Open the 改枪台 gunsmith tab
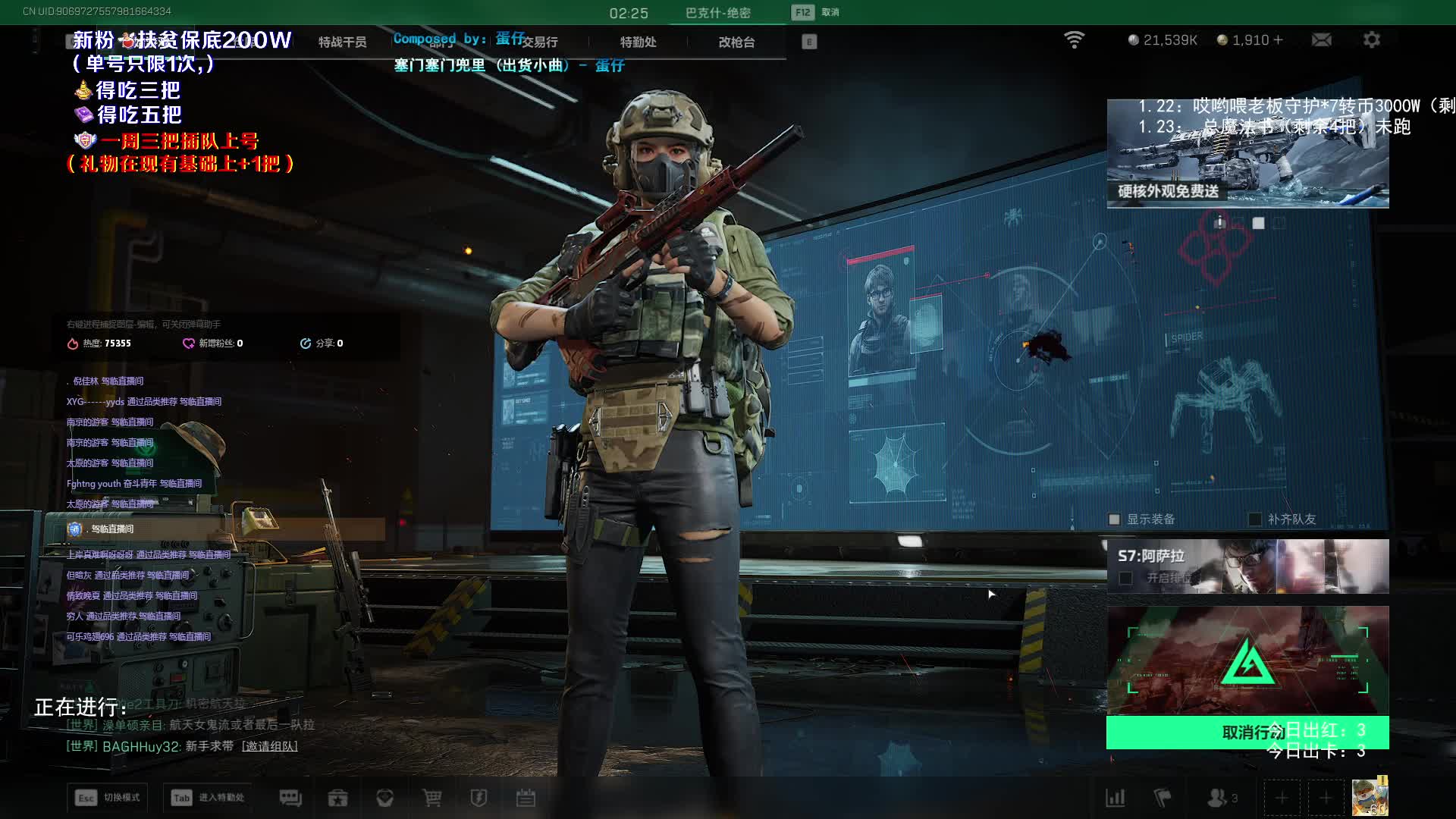The image size is (1456, 819). pos(736,42)
